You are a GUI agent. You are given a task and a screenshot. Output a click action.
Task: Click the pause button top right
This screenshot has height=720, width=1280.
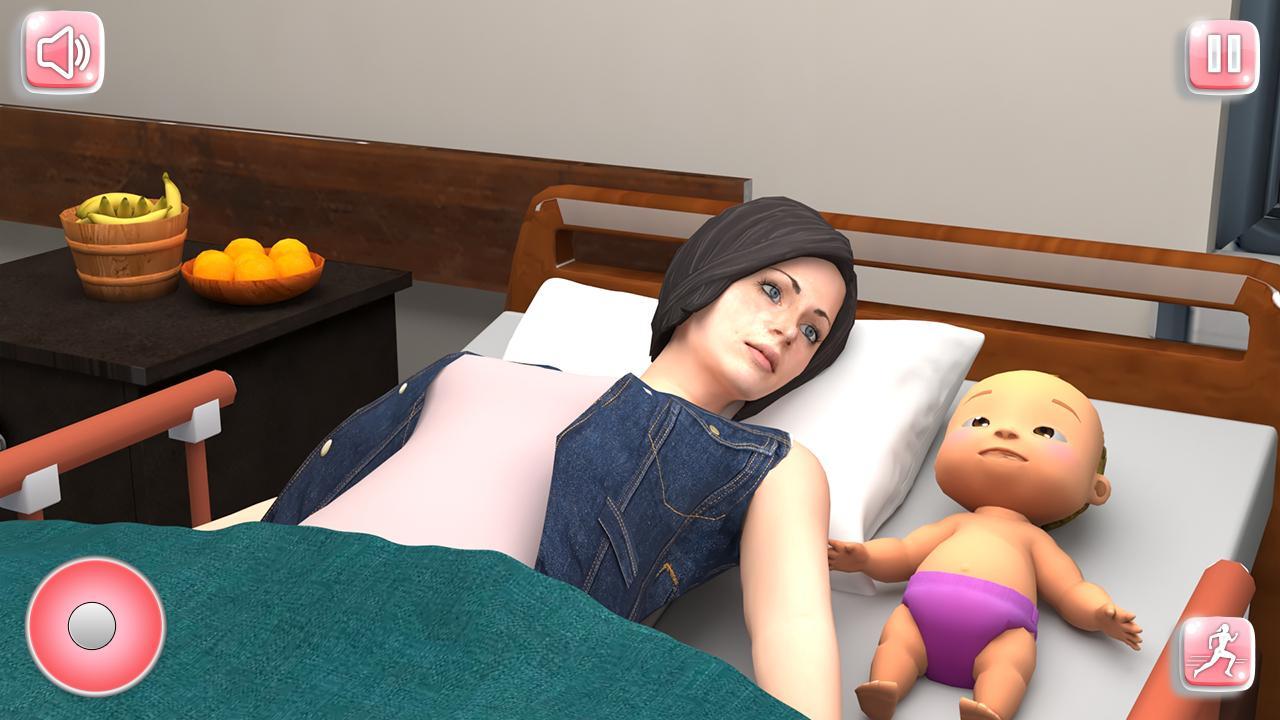(x=1218, y=55)
